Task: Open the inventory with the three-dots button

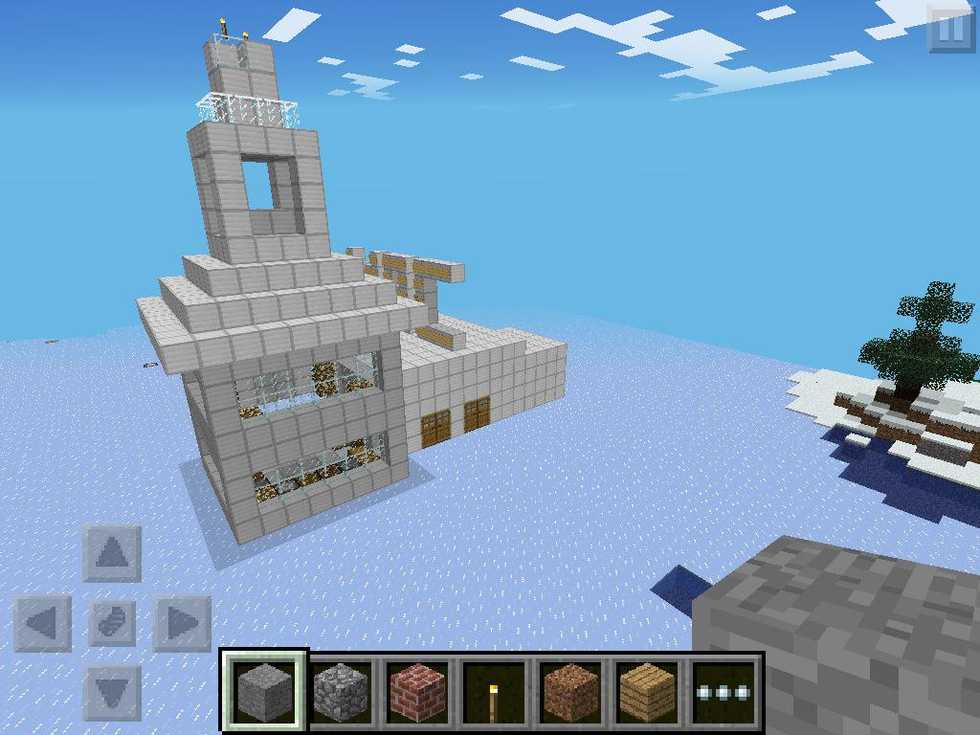Action: click(x=725, y=691)
